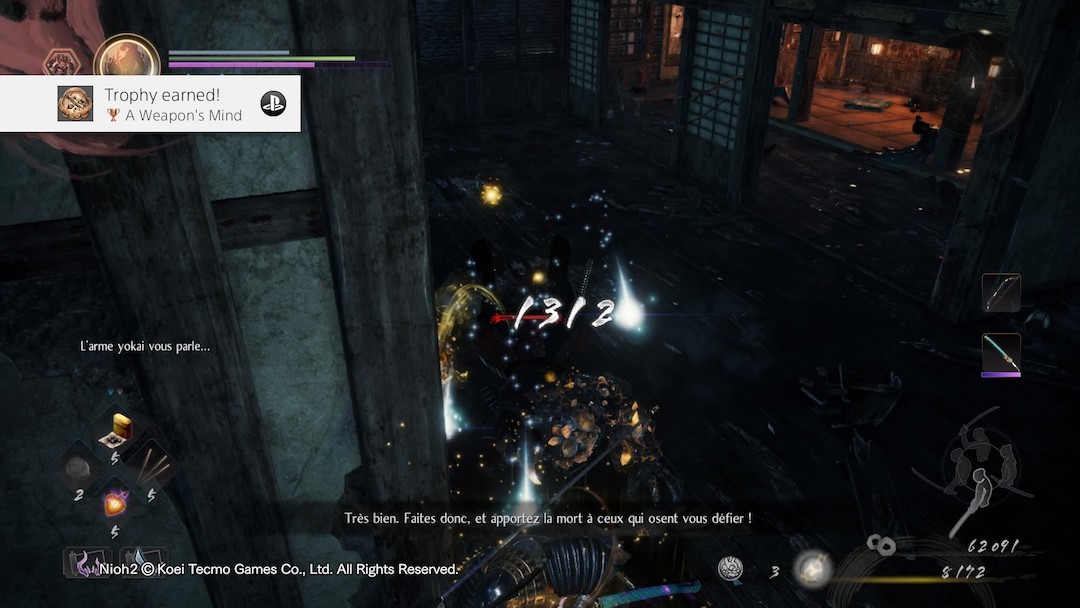Activate the white-blue flame scroll skill
This screenshot has width=1080, height=608.
point(141,562)
